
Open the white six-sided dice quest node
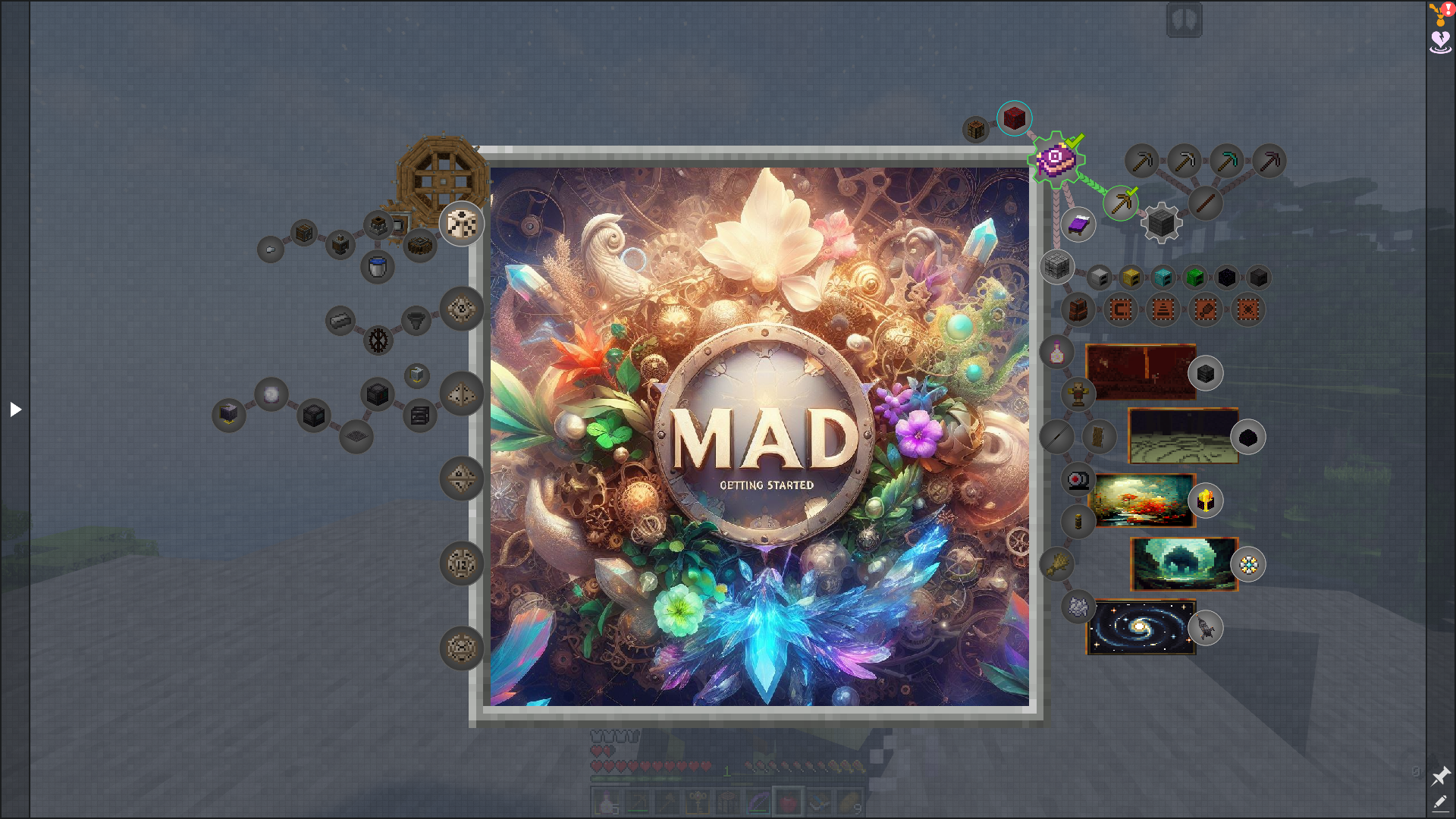461,224
